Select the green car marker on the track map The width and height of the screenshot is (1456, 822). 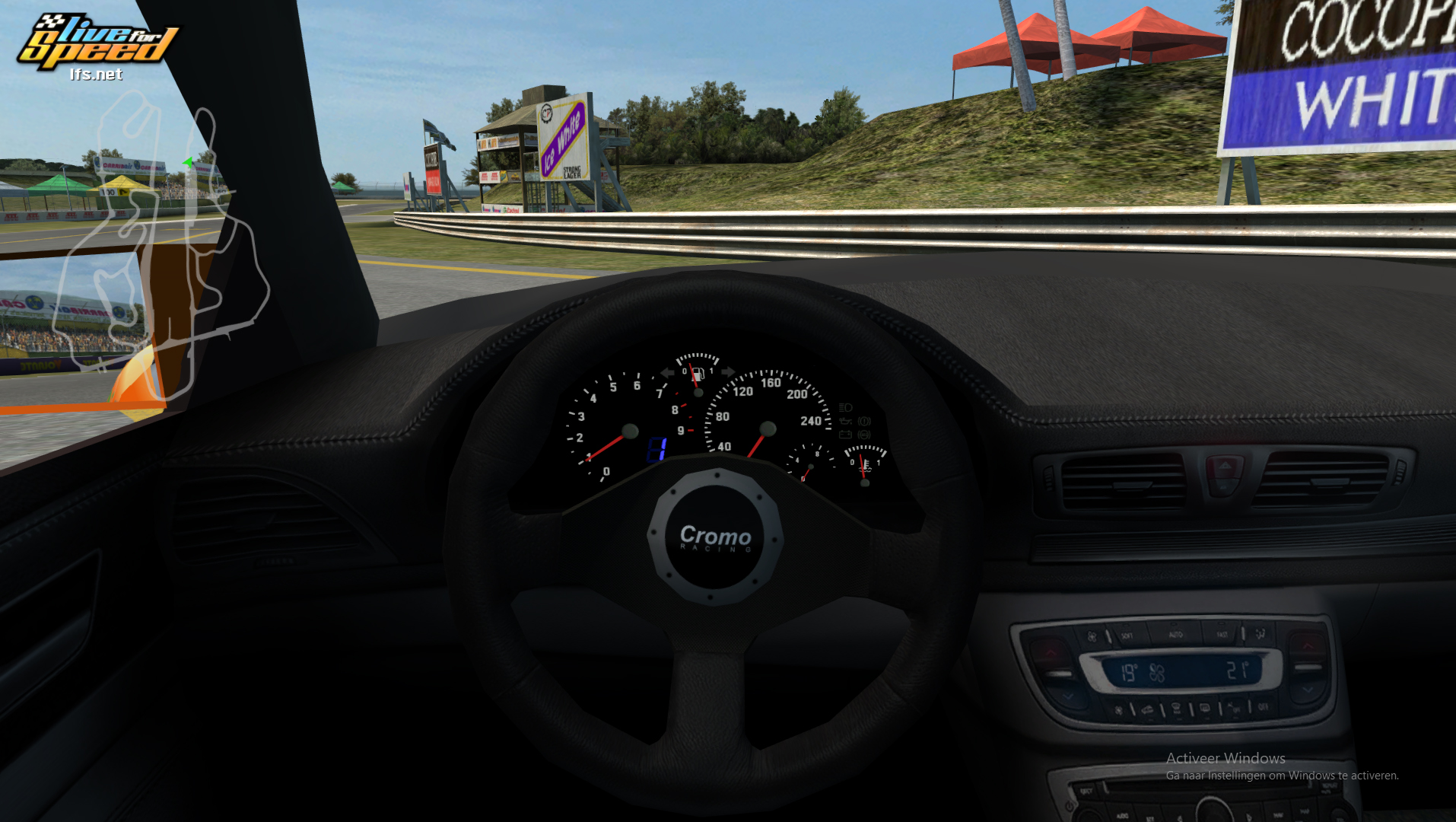[187, 162]
